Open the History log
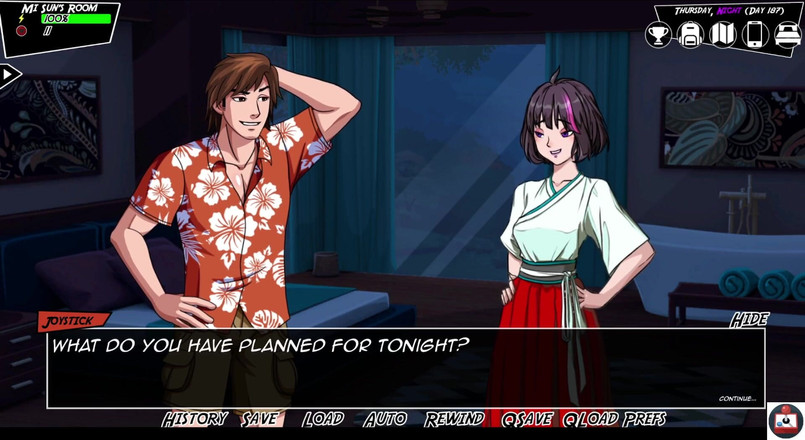The height and width of the screenshot is (440, 805). [195, 419]
